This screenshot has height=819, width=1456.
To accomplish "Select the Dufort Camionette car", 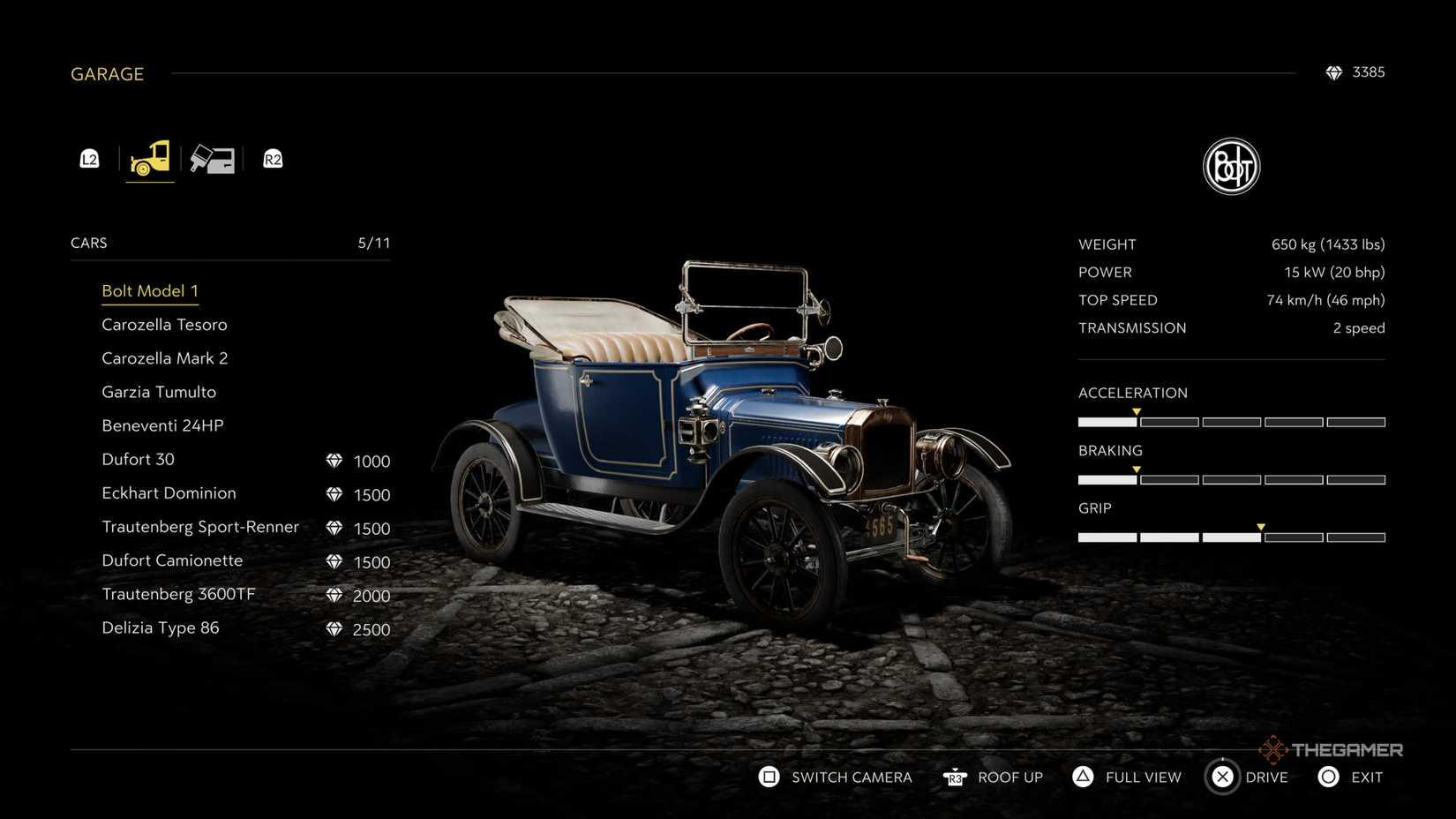I will [x=172, y=560].
